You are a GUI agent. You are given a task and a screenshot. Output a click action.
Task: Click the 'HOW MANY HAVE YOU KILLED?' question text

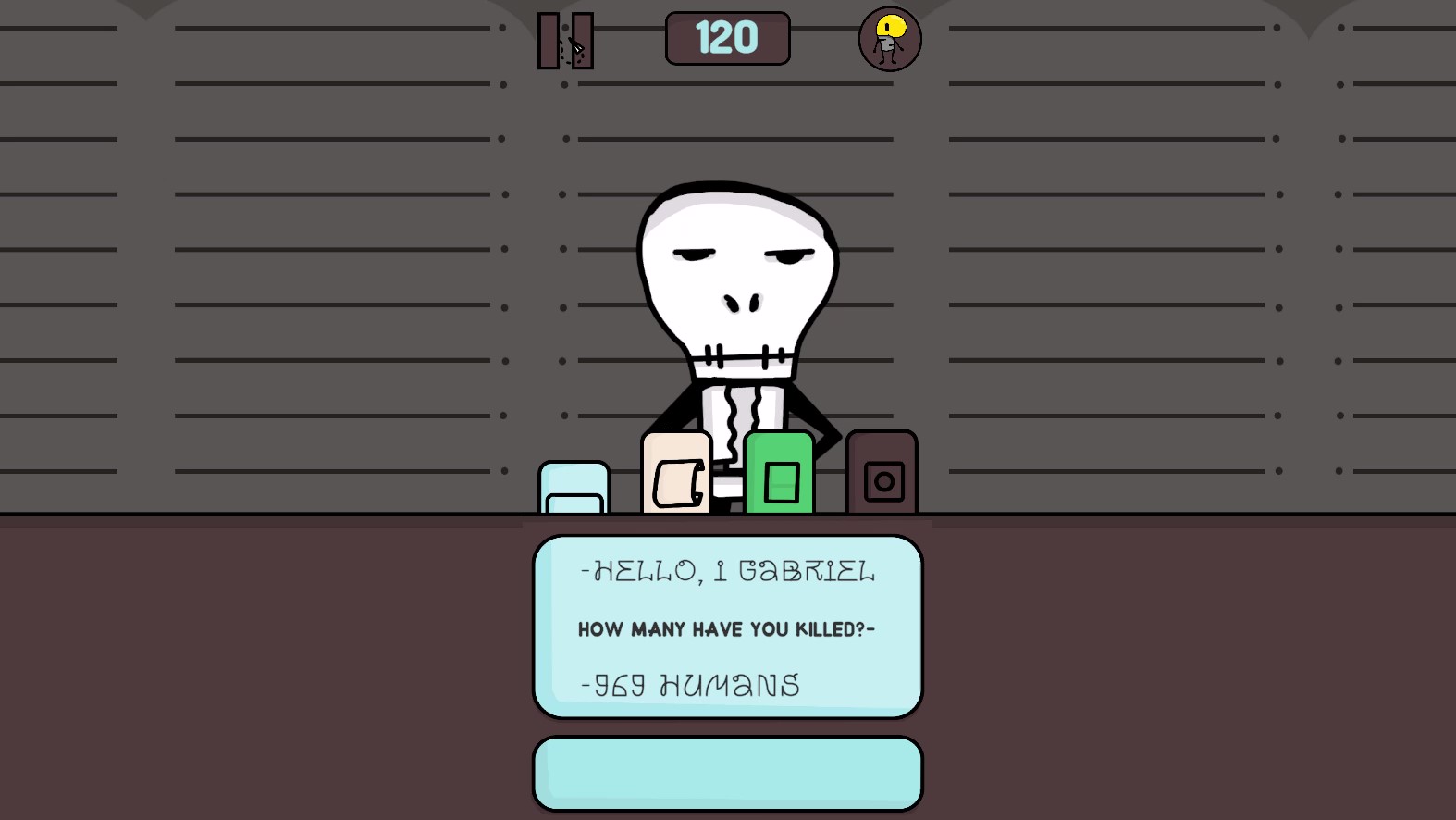coord(727,629)
